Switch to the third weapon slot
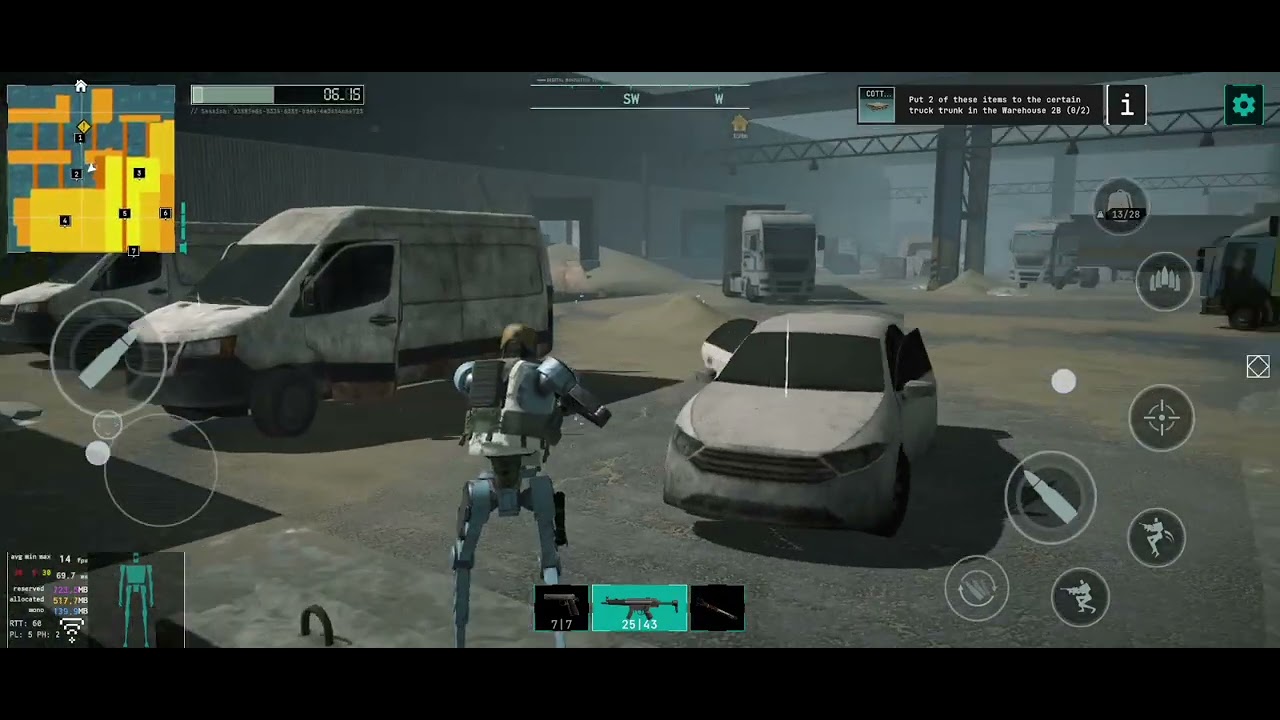The height and width of the screenshot is (720, 1280). pos(717,609)
